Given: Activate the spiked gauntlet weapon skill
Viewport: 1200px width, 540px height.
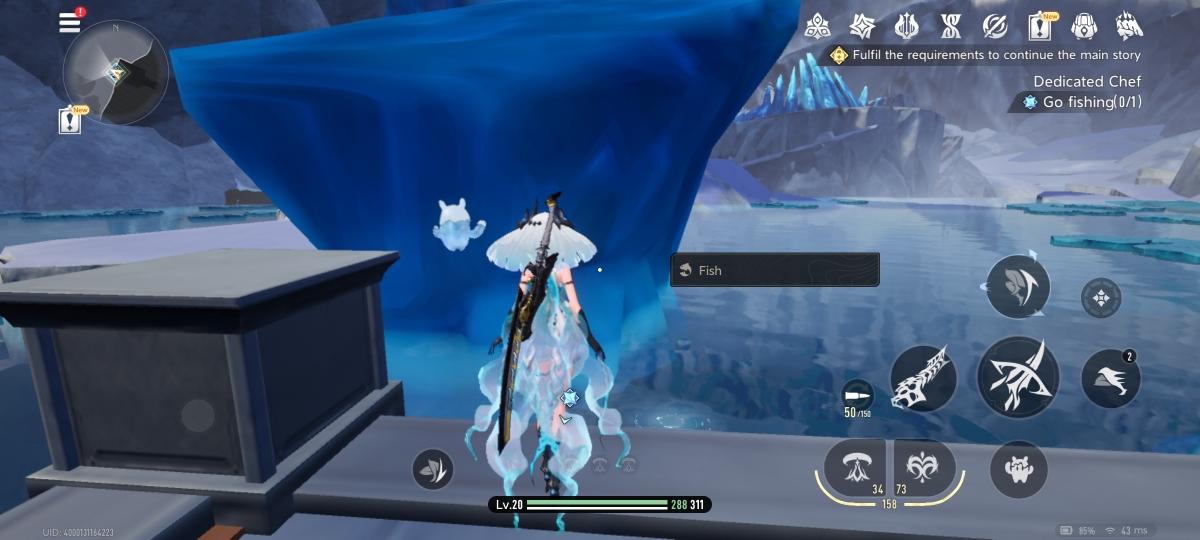Looking at the screenshot, I should (x=922, y=378).
